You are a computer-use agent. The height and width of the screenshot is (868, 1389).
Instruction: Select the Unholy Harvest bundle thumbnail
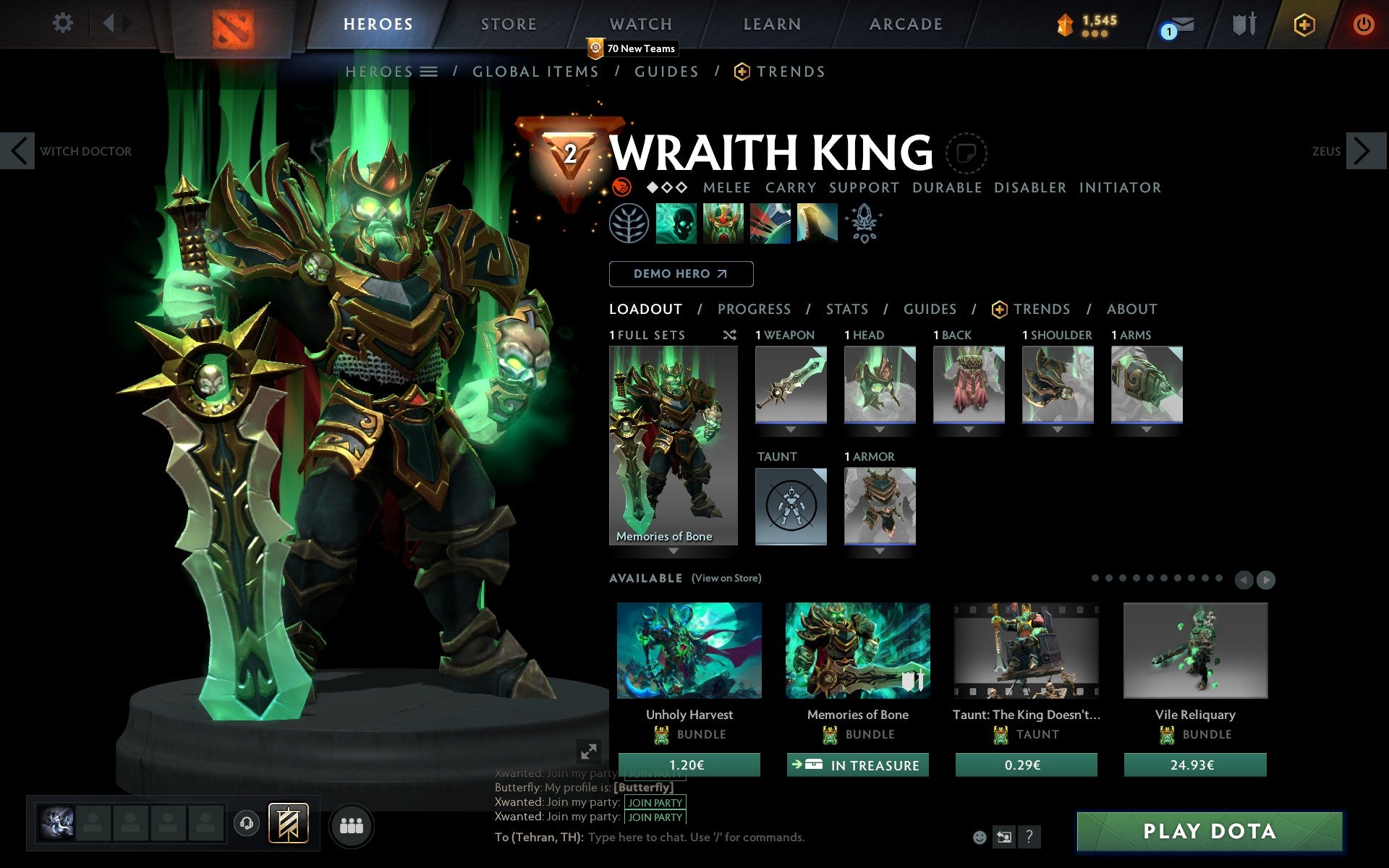(688, 651)
